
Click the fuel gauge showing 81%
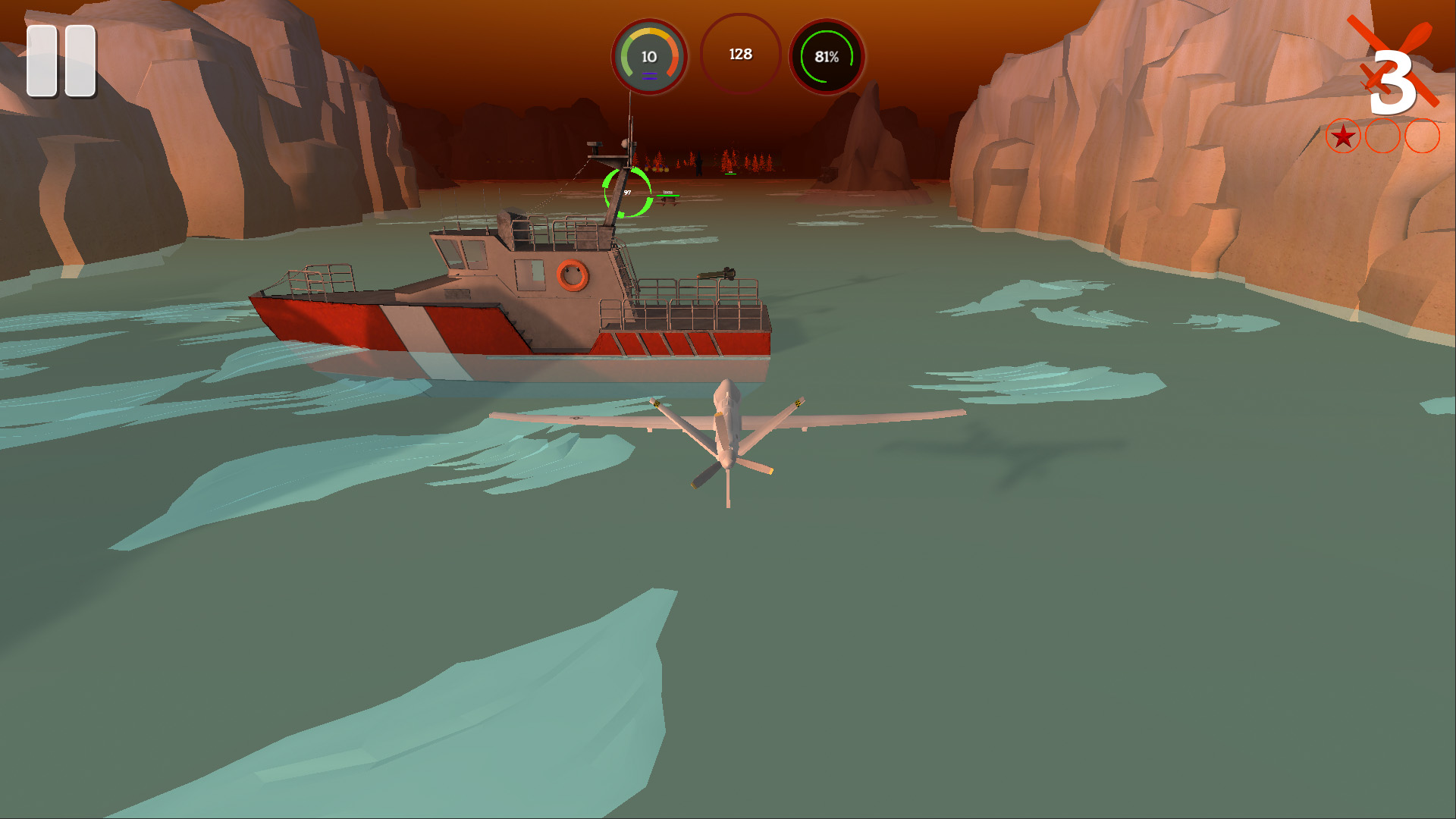click(x=828, y=55)
